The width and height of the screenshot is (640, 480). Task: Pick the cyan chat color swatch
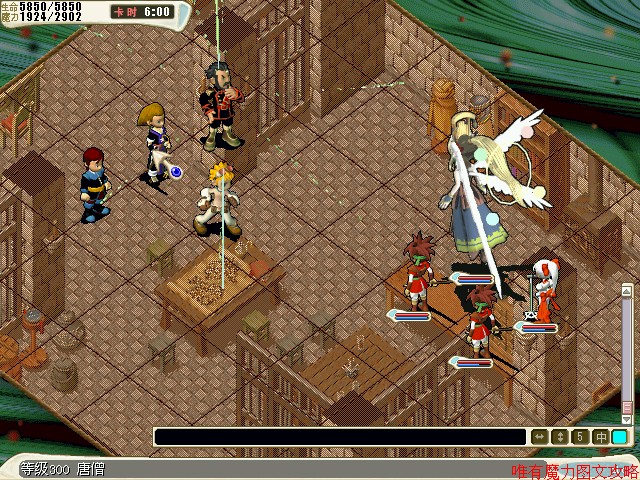pos(620,437)
